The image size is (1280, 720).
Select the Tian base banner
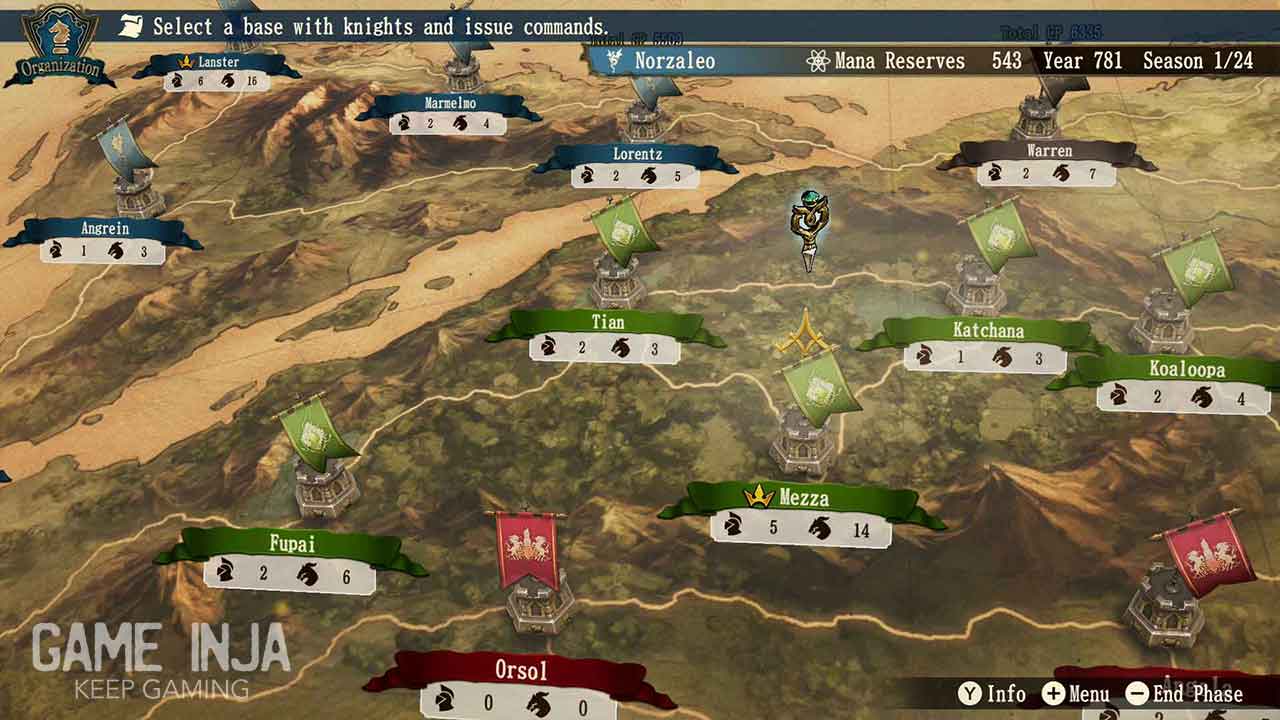pos(607,323)
